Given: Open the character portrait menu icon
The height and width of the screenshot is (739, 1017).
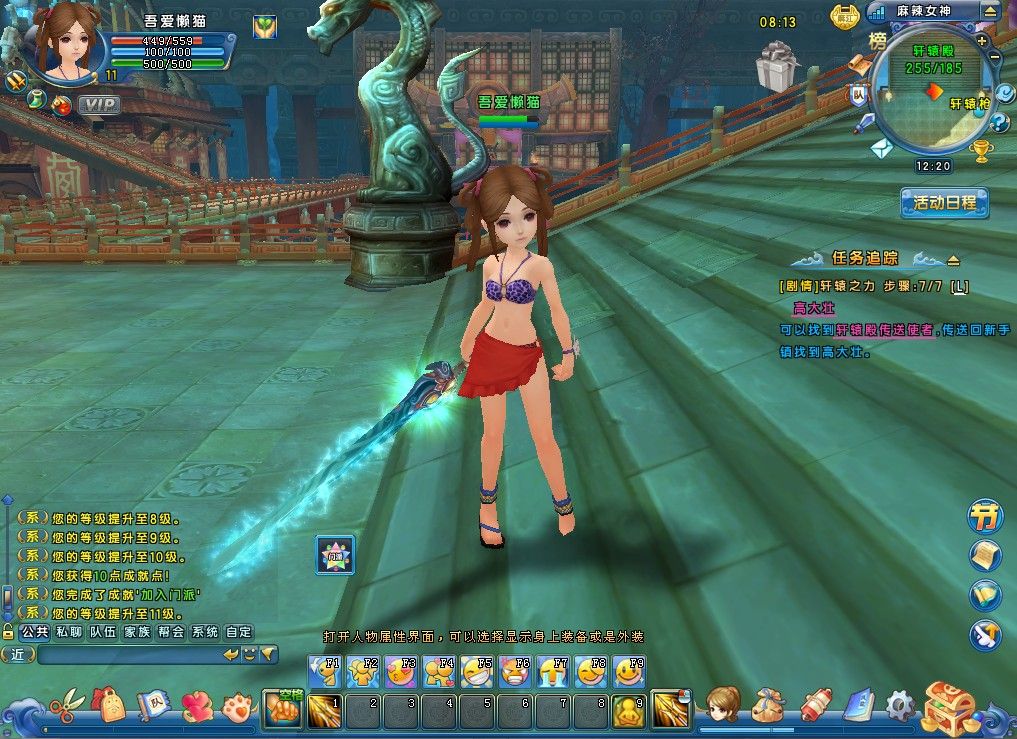Looking at the screenshot, I should 722,705.
